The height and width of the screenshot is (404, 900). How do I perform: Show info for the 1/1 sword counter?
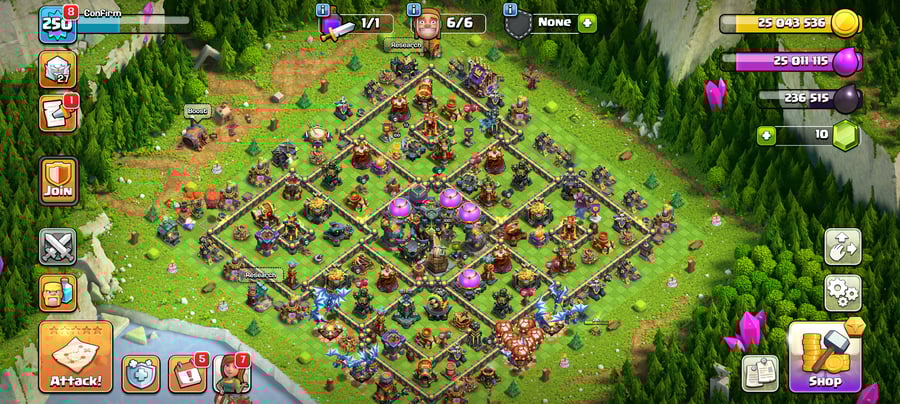coord(322,9)
